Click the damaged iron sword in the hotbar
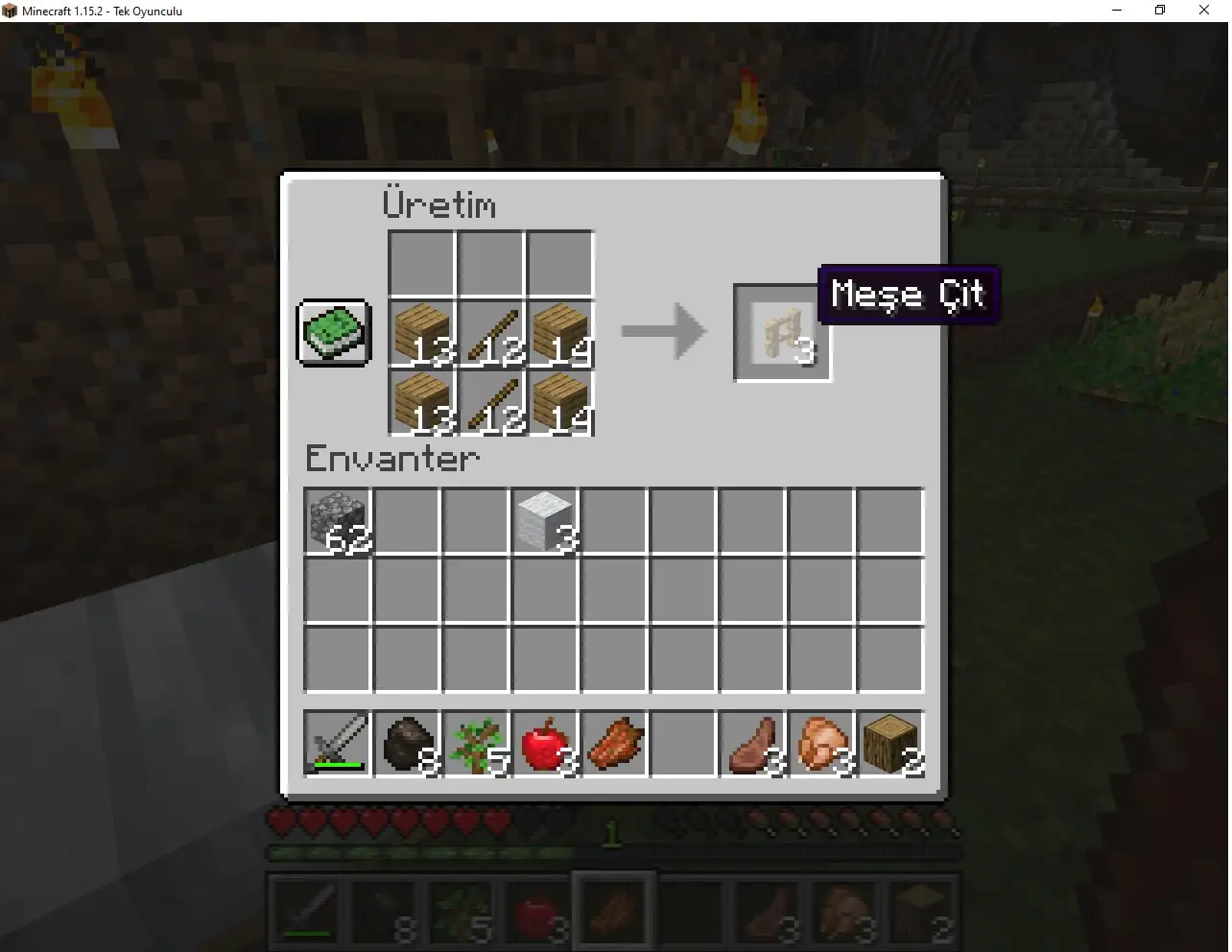This screenshot has width=1232, height=952. (337, 744)
